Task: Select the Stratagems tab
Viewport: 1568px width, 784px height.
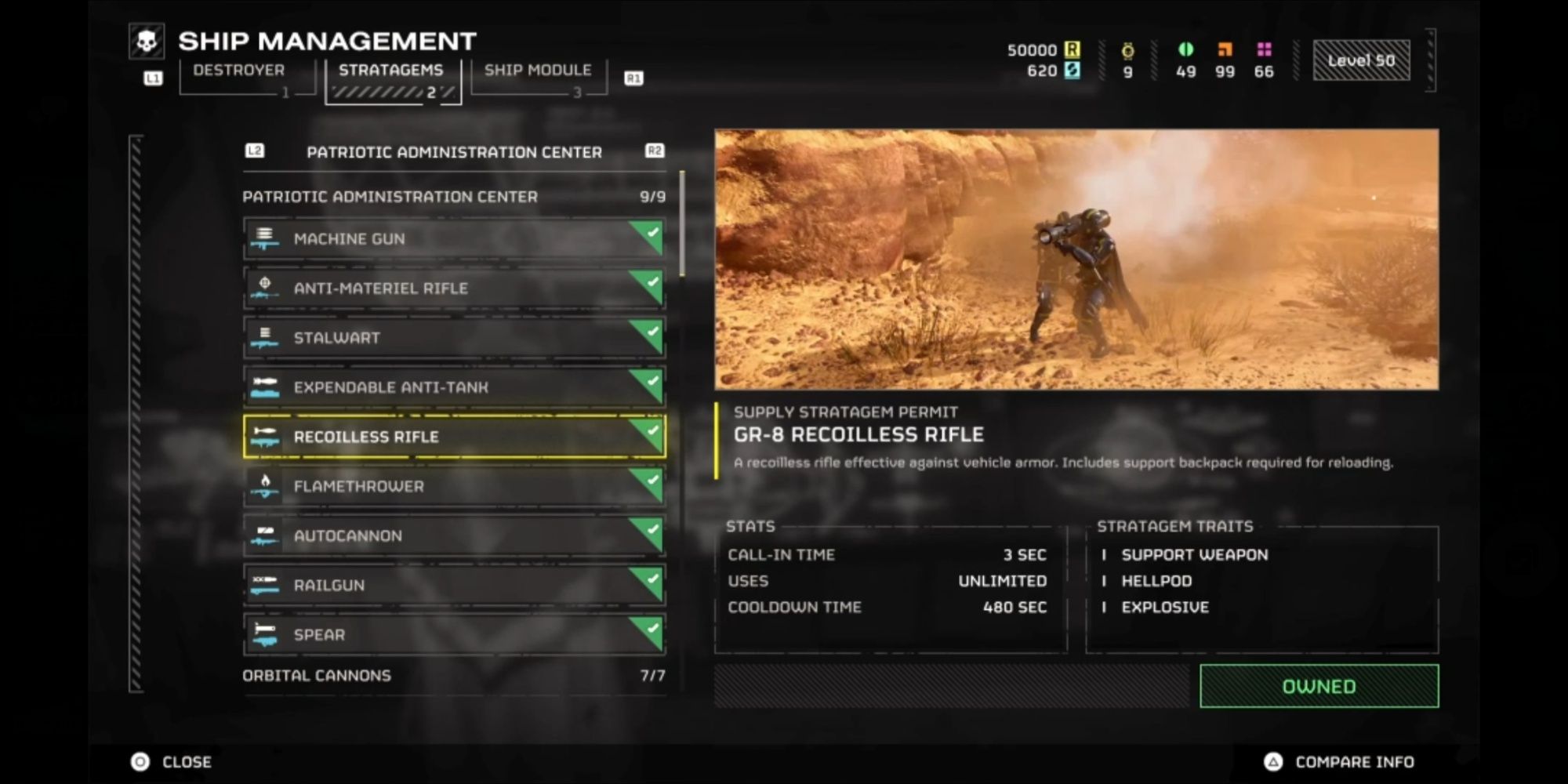Action: tap(391, 71)
